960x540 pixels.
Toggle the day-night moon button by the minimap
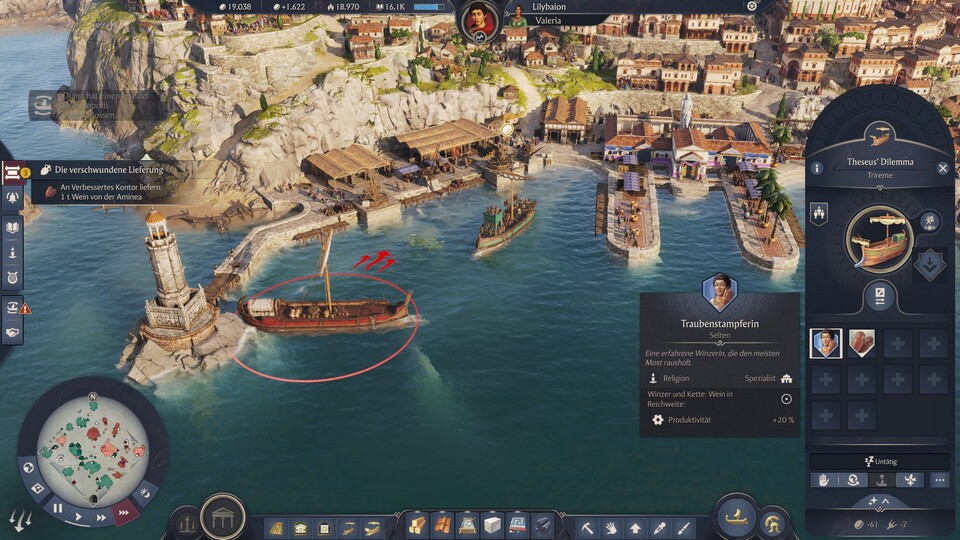click(x=145, y=494)
